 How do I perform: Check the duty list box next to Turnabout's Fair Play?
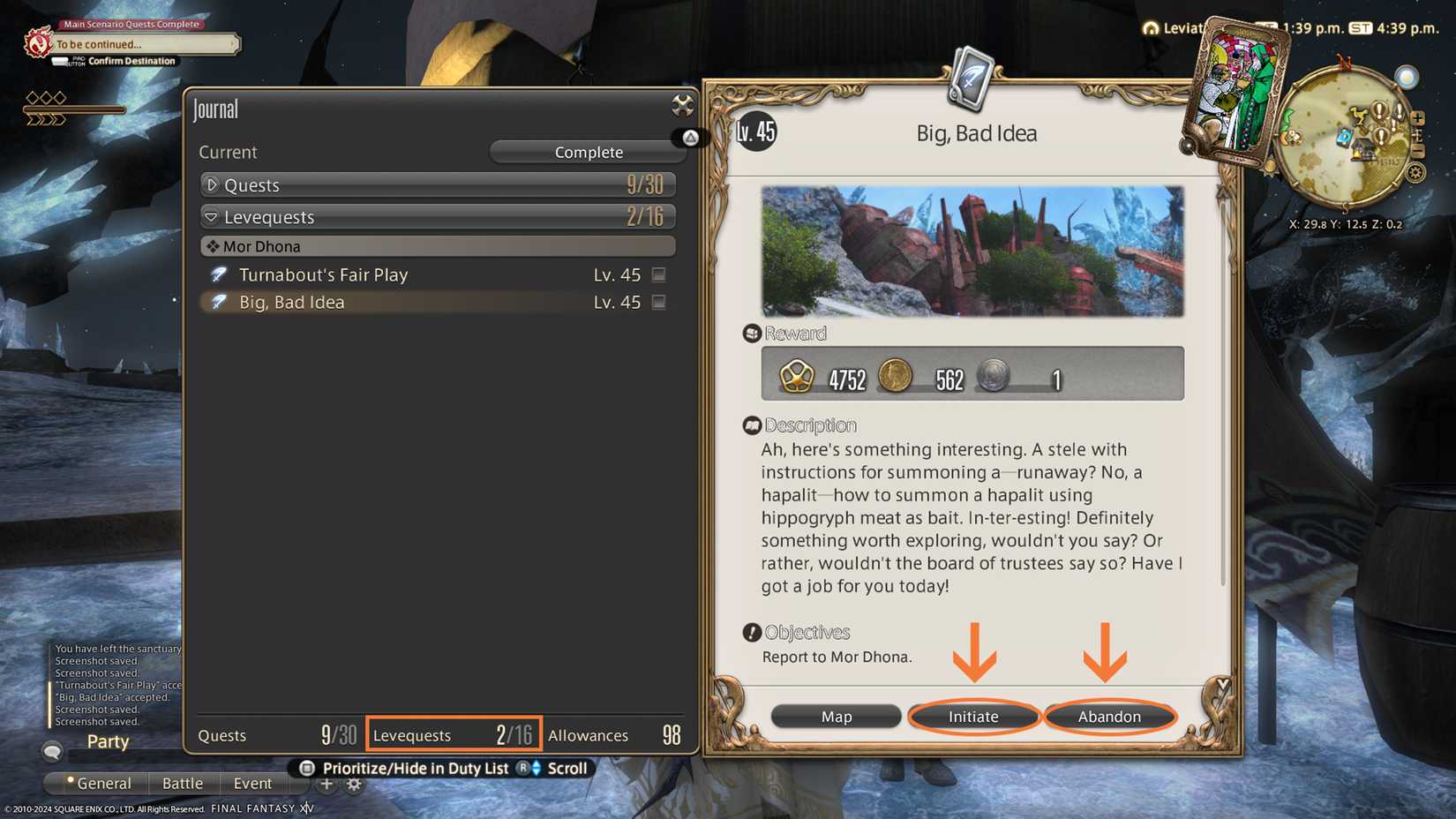click(x=658, y=274)
